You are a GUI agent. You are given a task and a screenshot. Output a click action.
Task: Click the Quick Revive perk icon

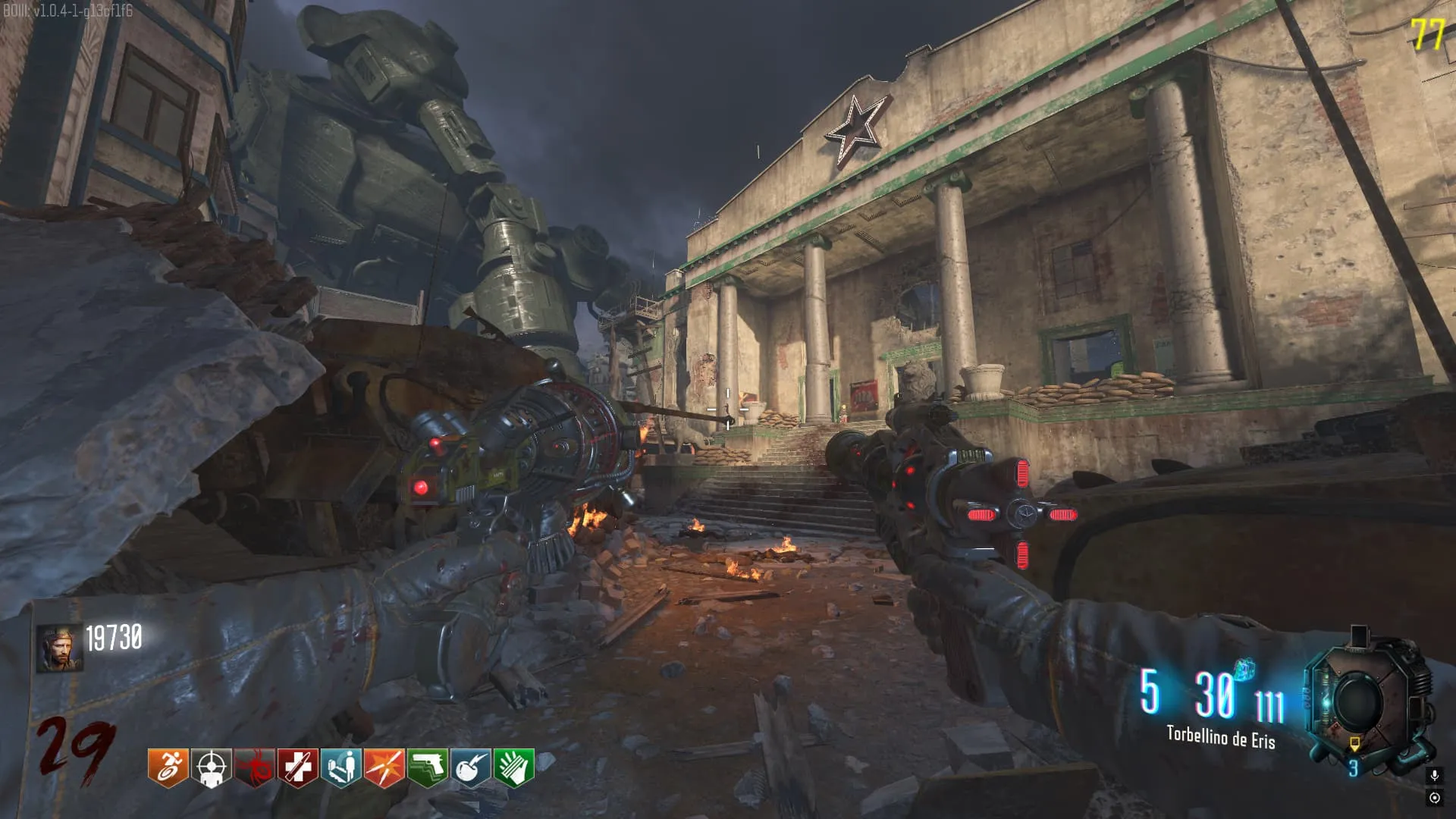tap(341, 767)
